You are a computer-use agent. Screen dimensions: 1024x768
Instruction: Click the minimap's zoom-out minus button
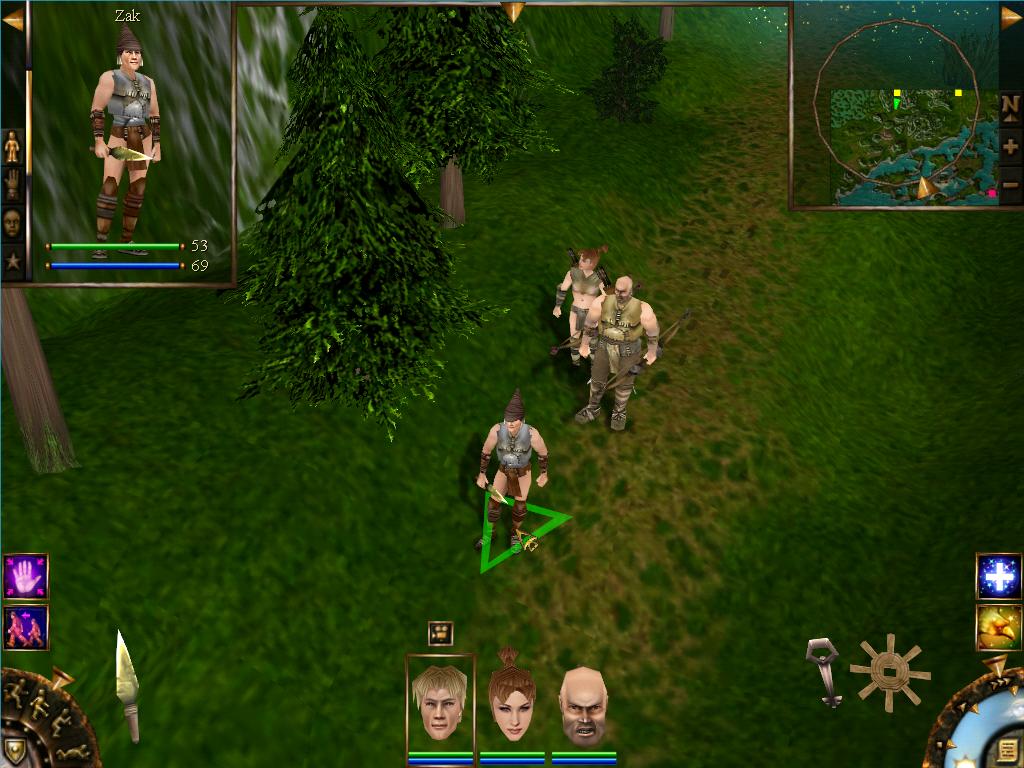click(1010, 184)
